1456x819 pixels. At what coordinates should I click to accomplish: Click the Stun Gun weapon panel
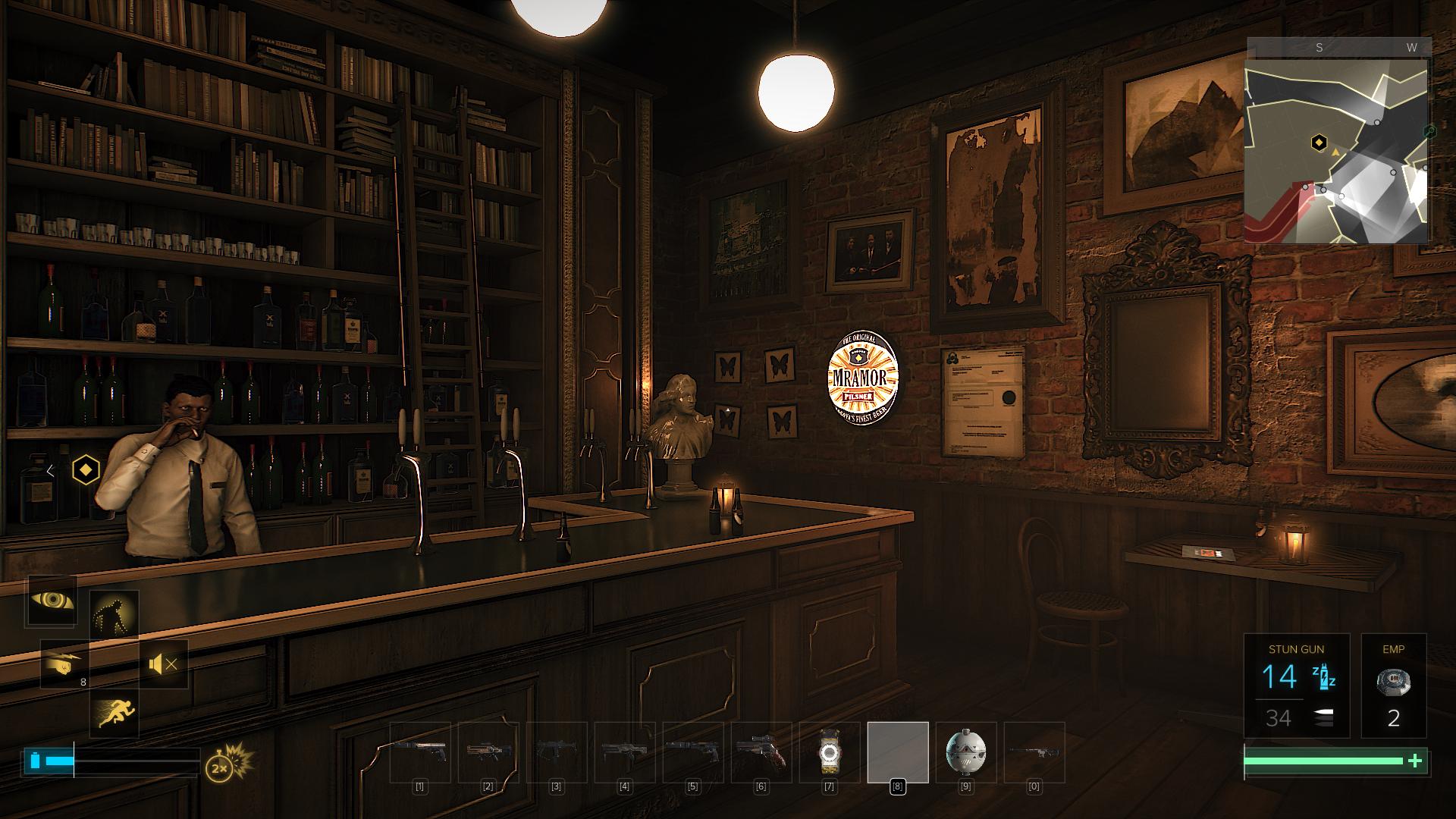tap(1297, 686)
